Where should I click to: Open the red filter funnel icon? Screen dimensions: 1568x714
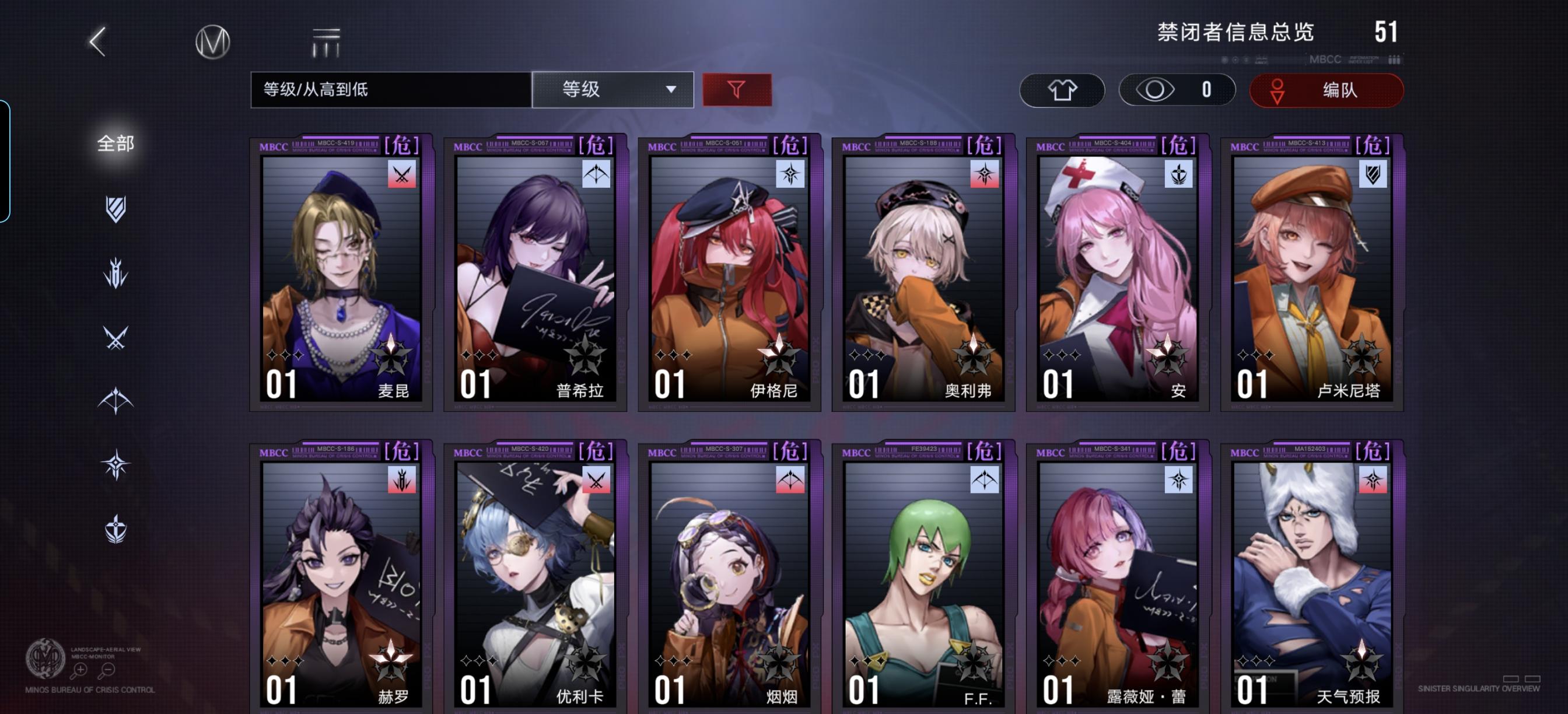pyautogui.click(x=737, y=89)
